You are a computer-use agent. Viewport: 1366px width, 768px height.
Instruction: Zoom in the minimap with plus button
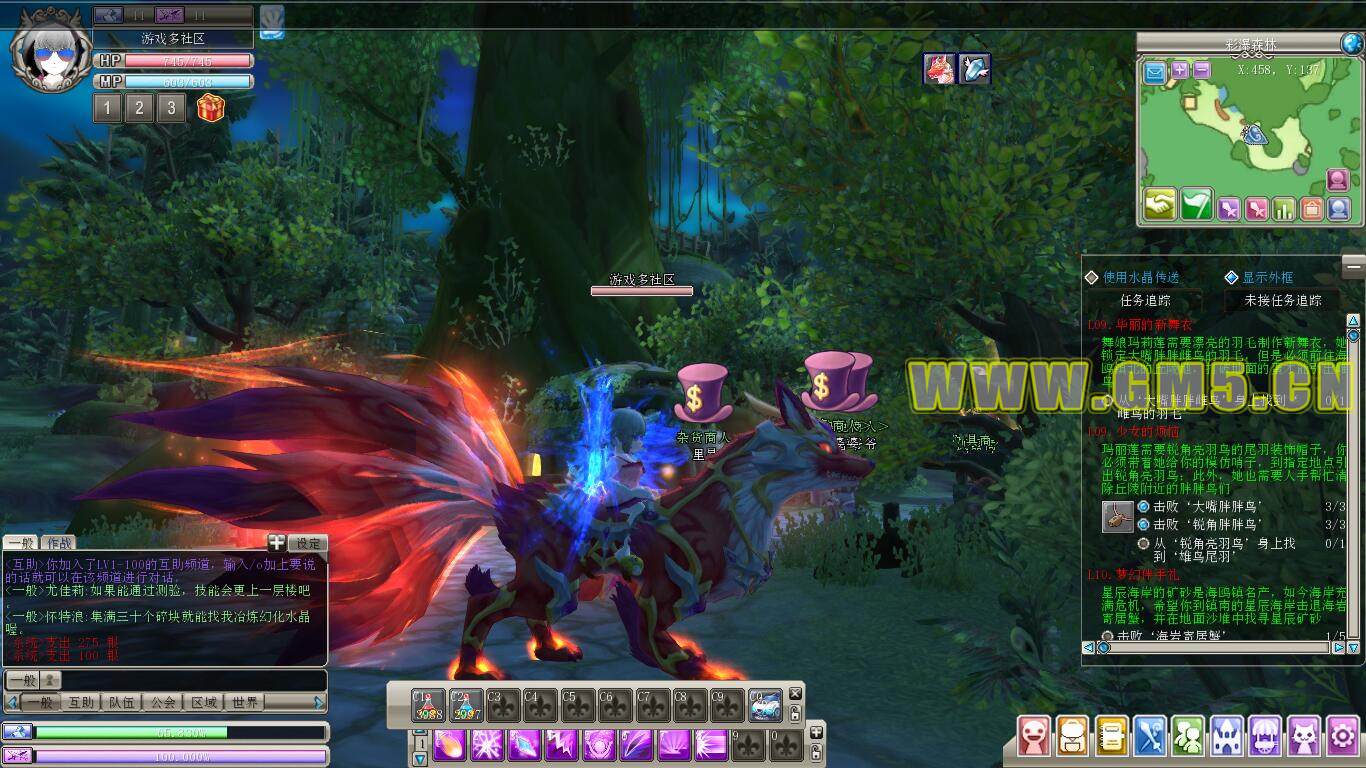pyautogui.click(x=1180, y=70)
